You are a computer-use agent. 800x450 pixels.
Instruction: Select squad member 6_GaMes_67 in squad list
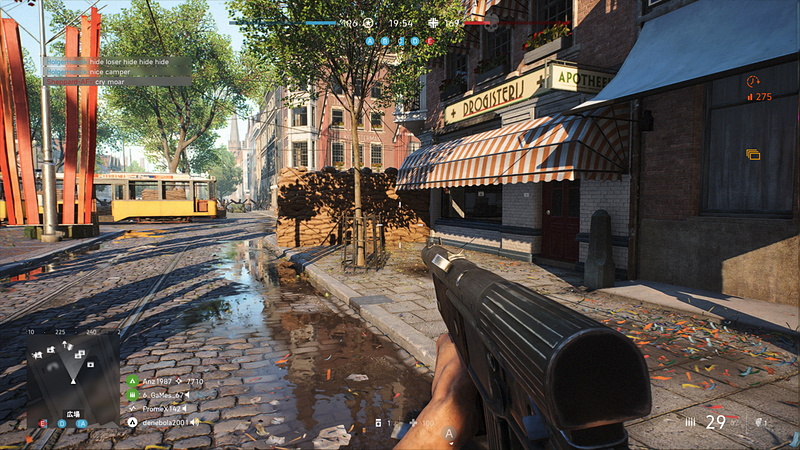[x=160, y=395]
